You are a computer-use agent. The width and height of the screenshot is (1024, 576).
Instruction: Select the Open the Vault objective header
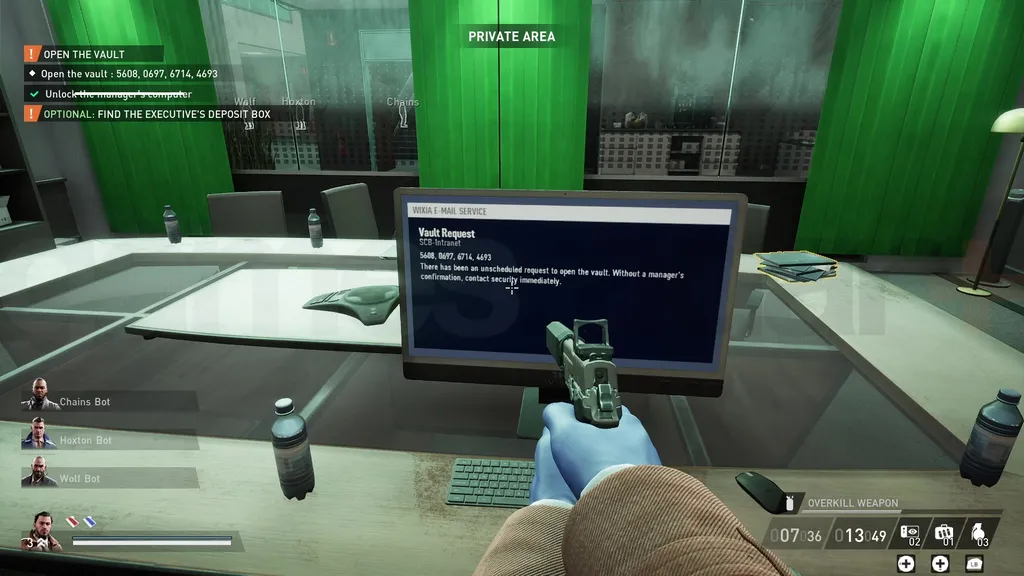84,54
